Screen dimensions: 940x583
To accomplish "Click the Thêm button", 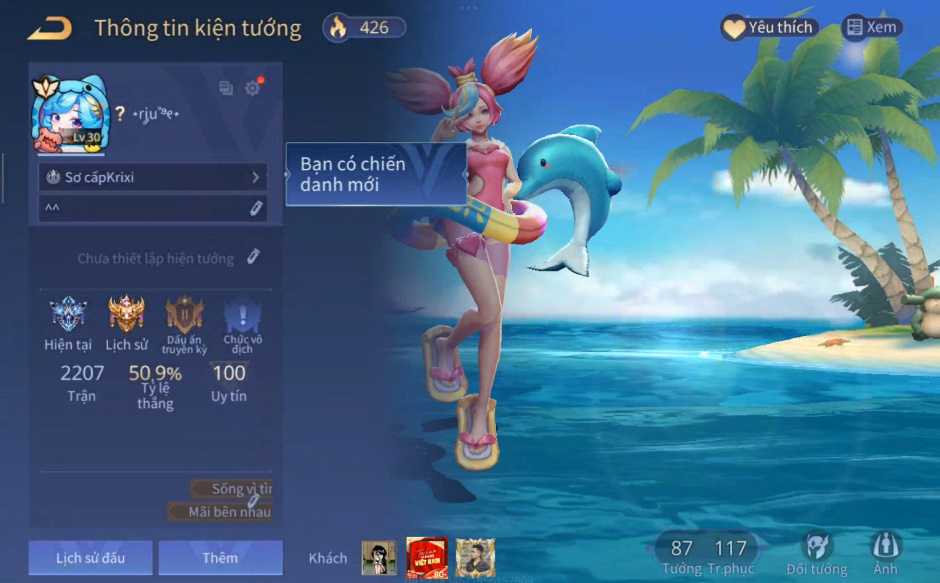I will (x=220, y=558).
